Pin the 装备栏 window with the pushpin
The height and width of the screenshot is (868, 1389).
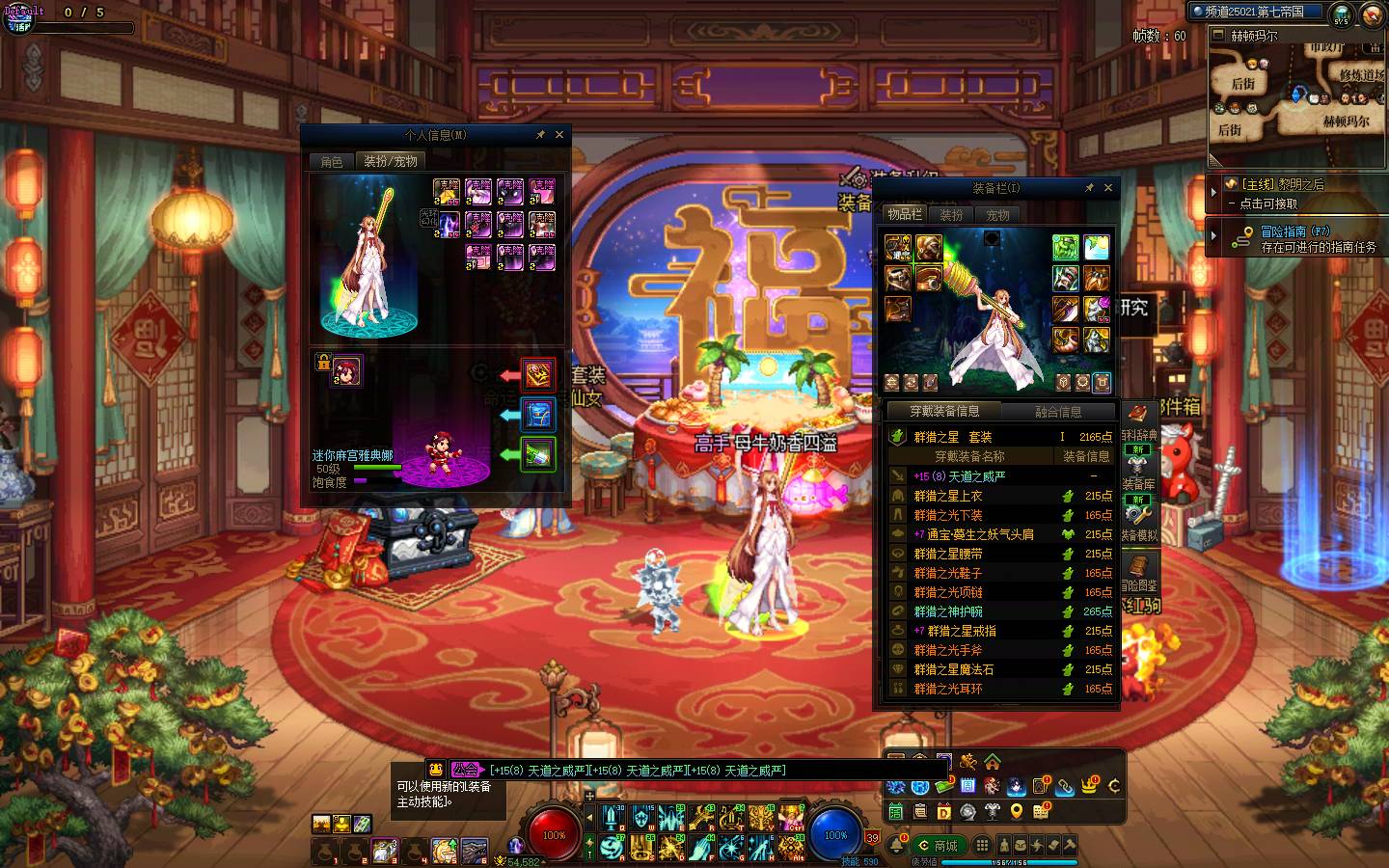pyautogui.click(x=1089, y=188)
